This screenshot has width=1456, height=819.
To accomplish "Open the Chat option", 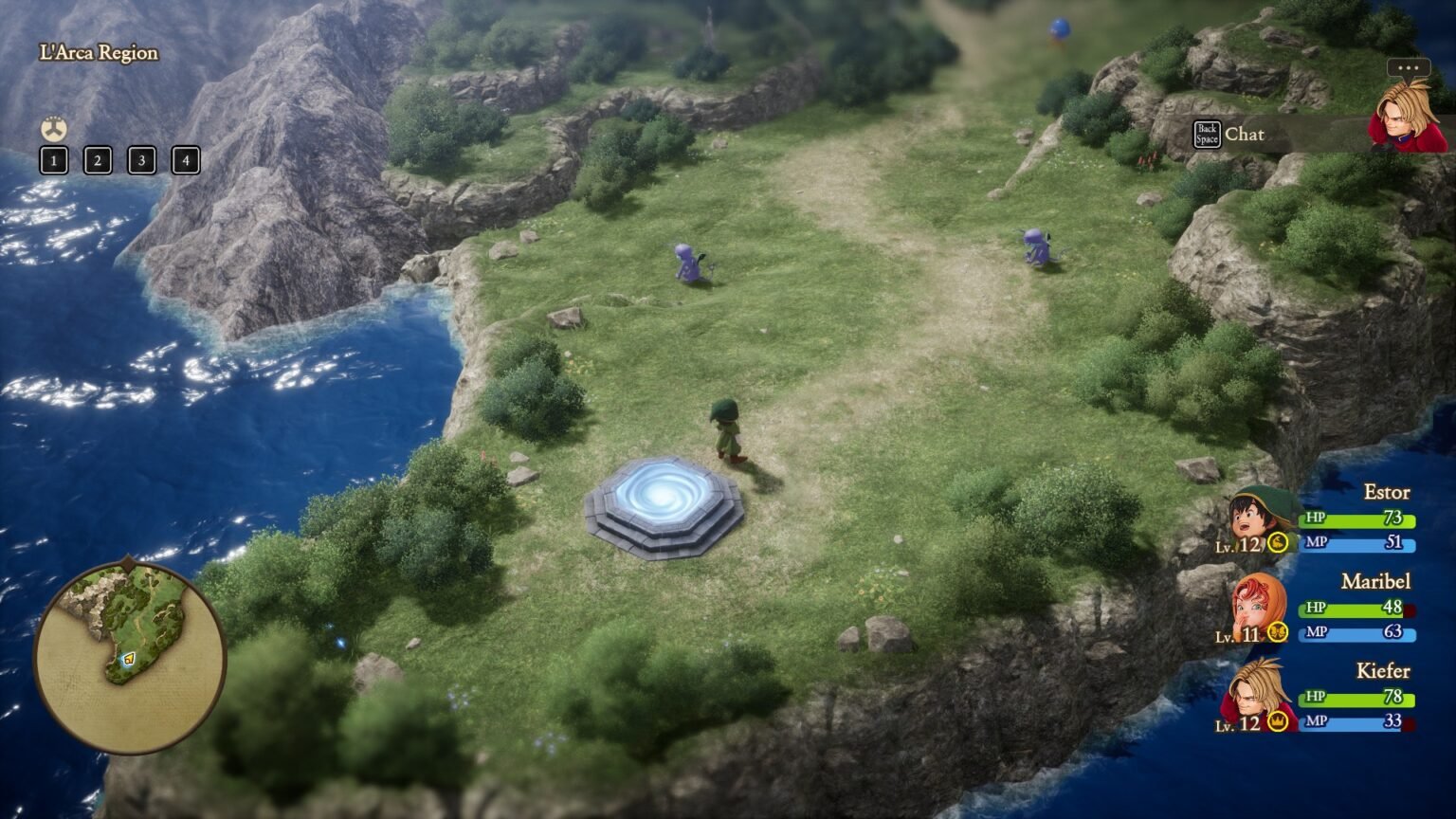I will coord(1245,135).
